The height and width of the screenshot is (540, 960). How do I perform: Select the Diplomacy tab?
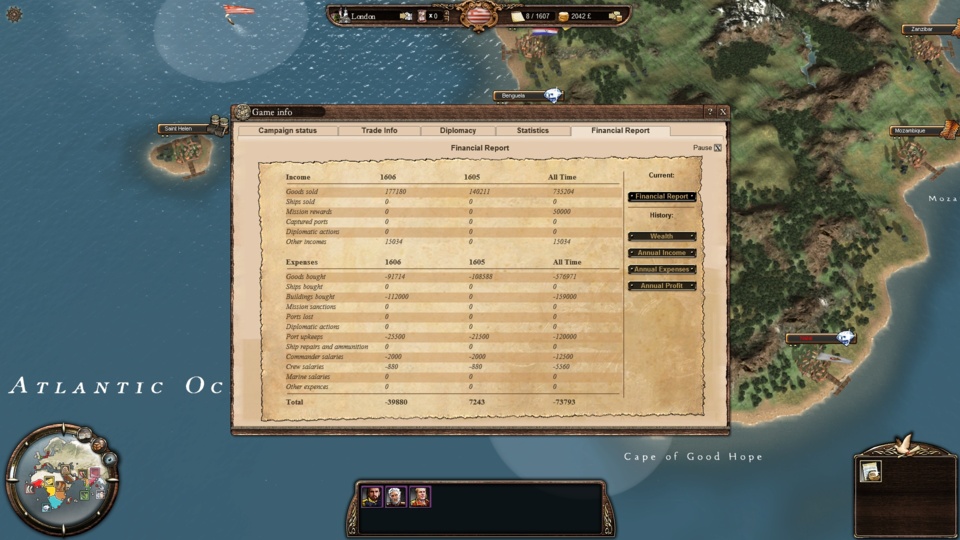click(457, 131)
